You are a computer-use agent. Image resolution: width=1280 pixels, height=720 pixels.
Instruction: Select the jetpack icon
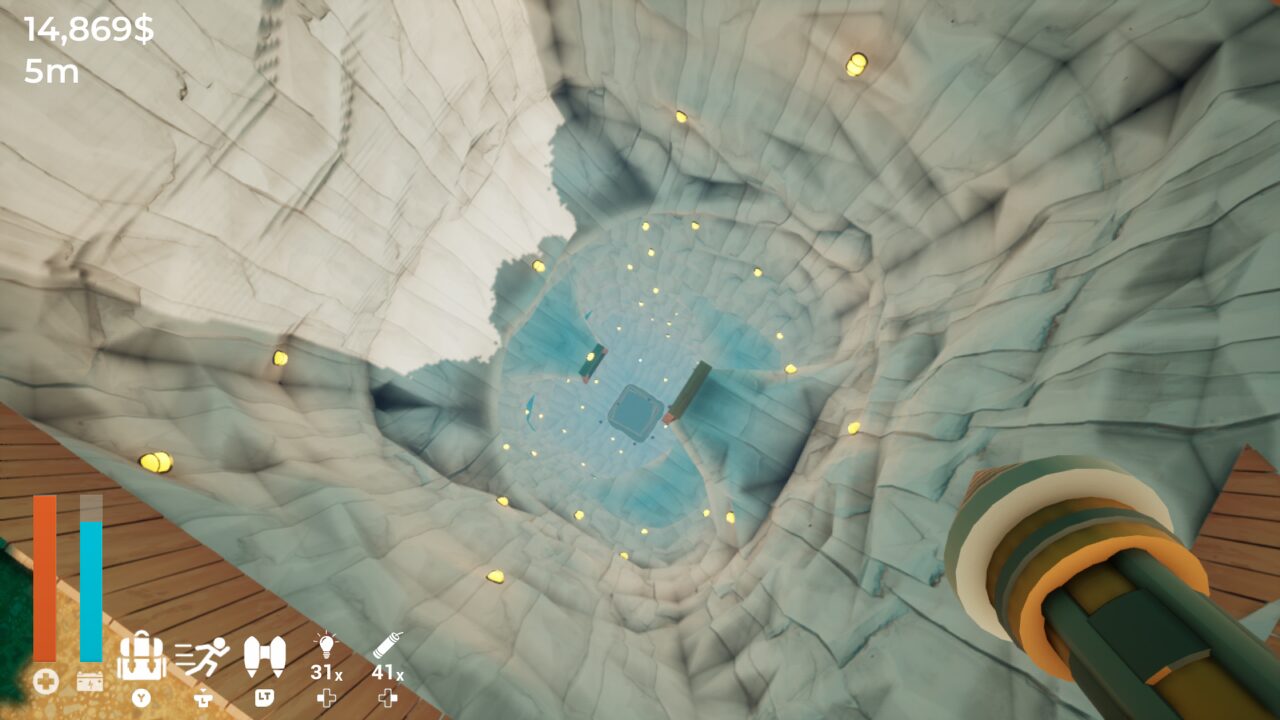pyautogui.click(x=264, y=656)
